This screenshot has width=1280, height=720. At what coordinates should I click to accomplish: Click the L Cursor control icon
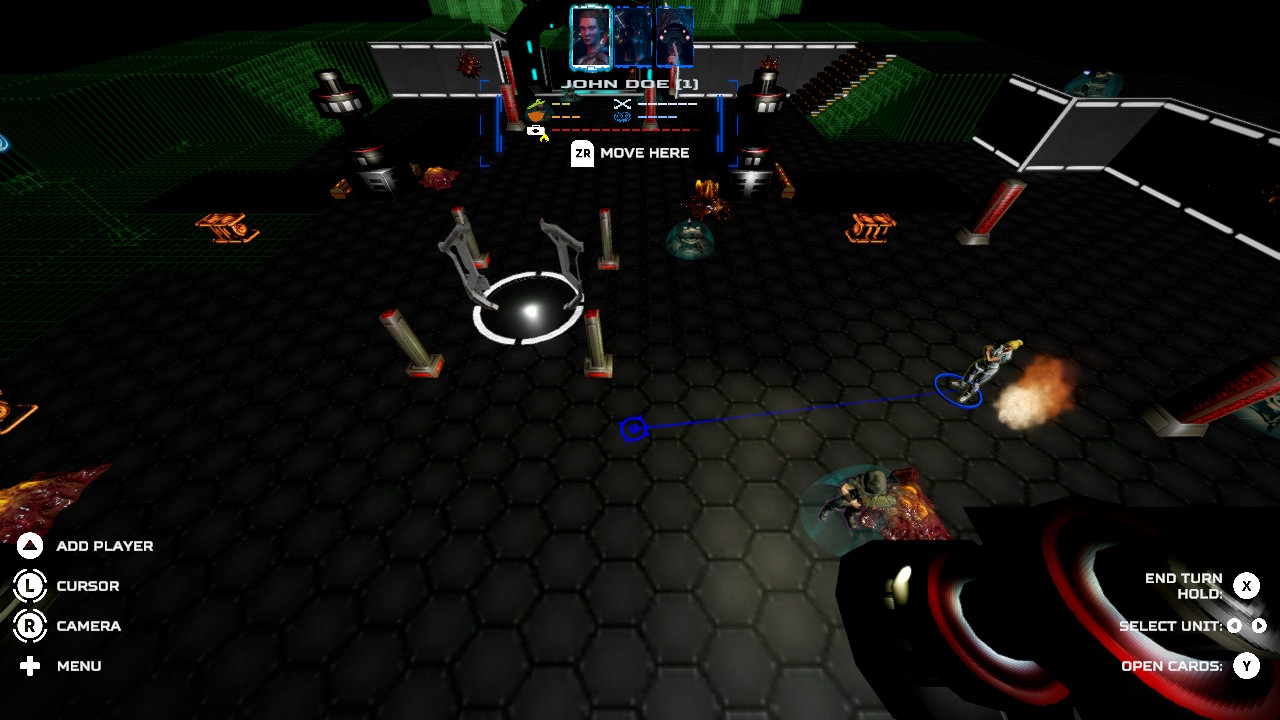click(28, 586)
